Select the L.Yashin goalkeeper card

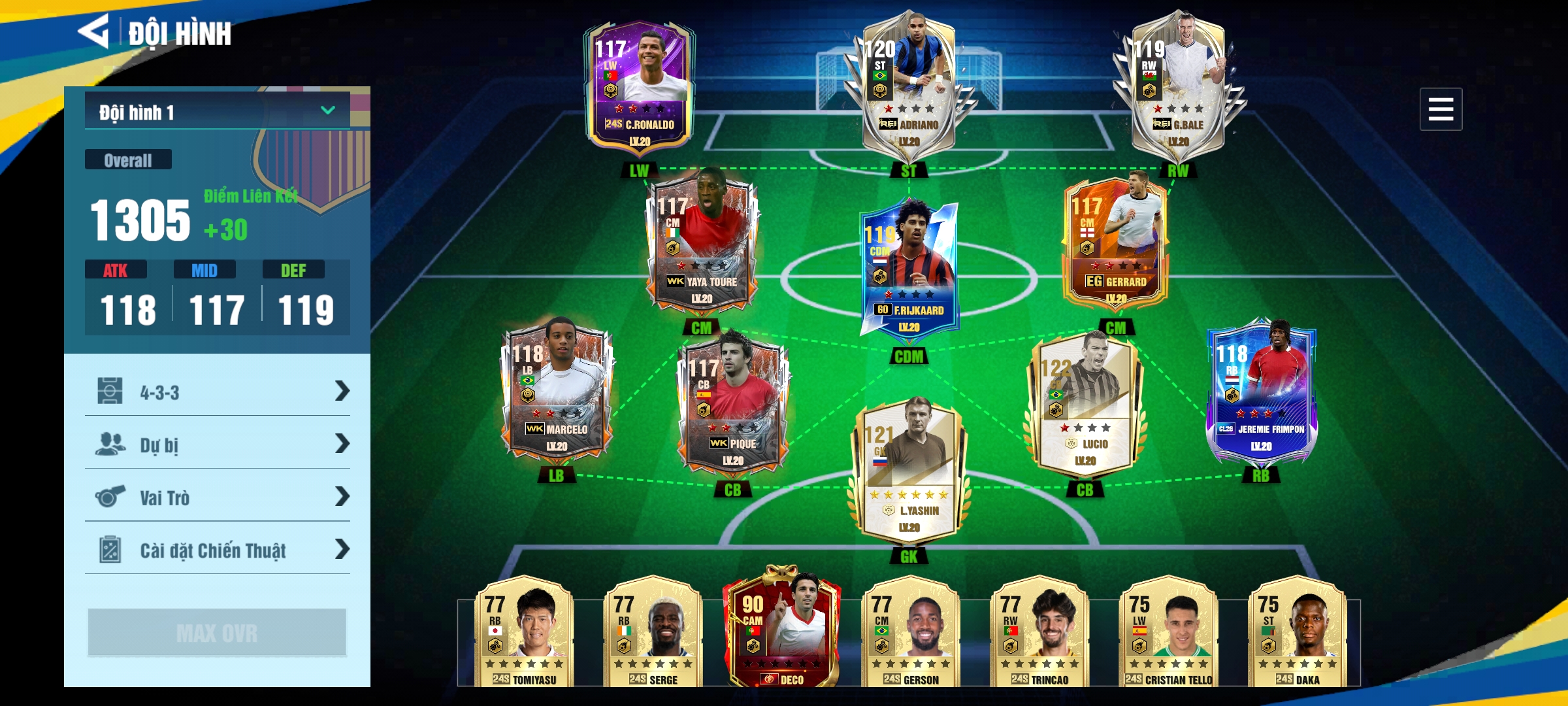click(909, 472)
